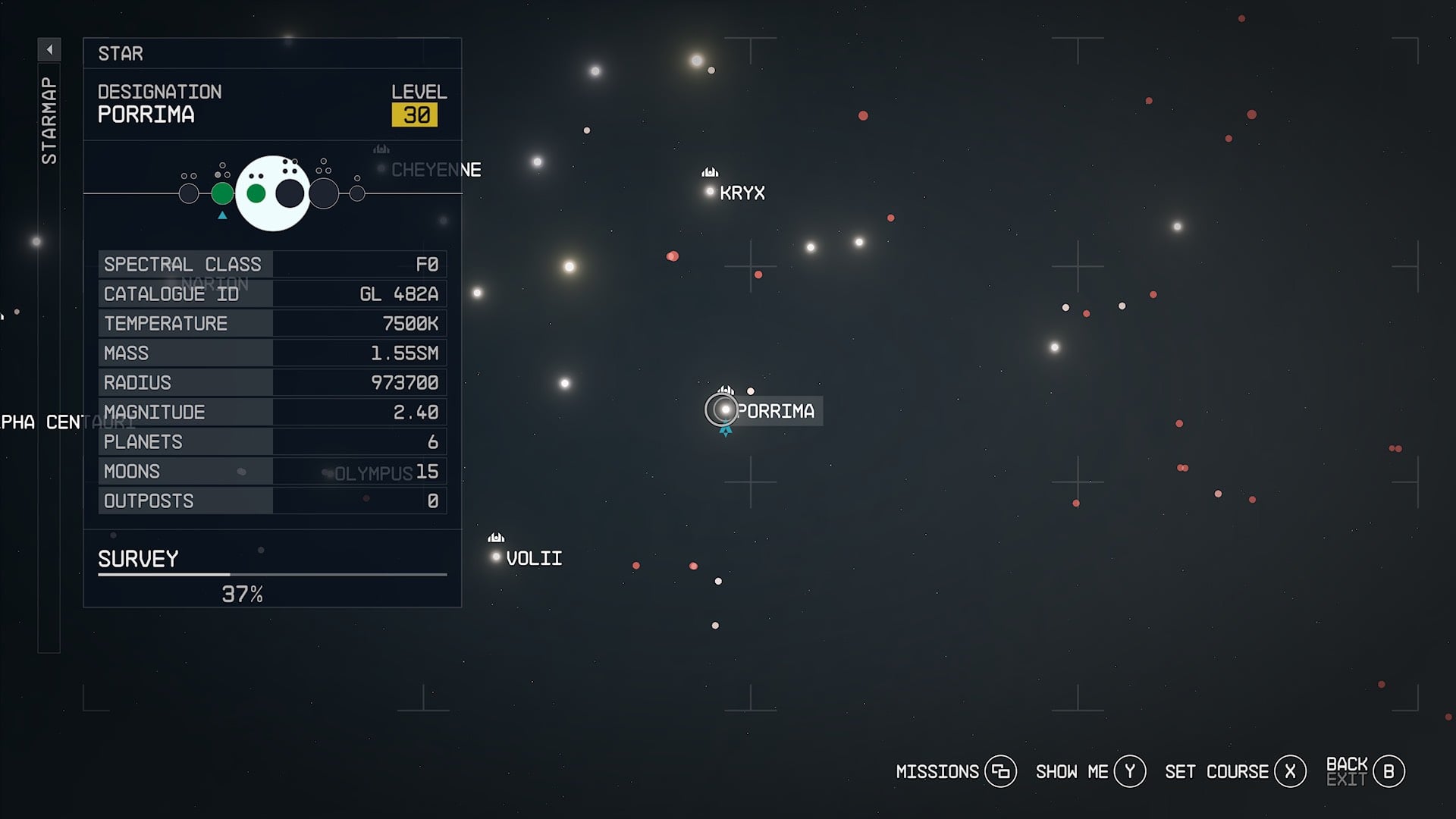Click the Level 30 badge
Screen dimensions: 1456x819
click(416, 115)
